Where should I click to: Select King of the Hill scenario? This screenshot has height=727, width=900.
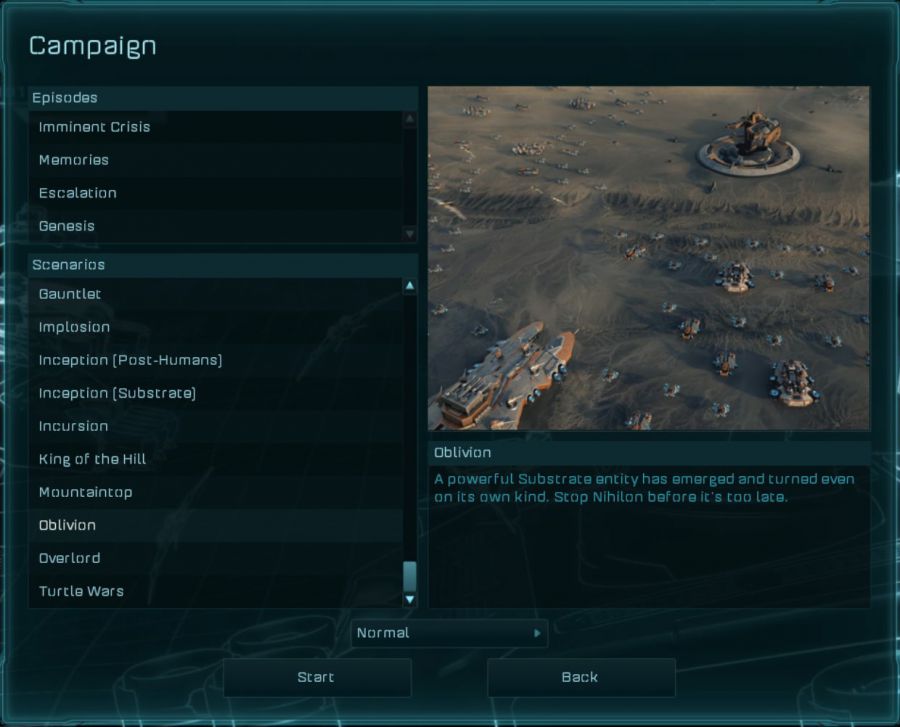click(x=92, y=459)
